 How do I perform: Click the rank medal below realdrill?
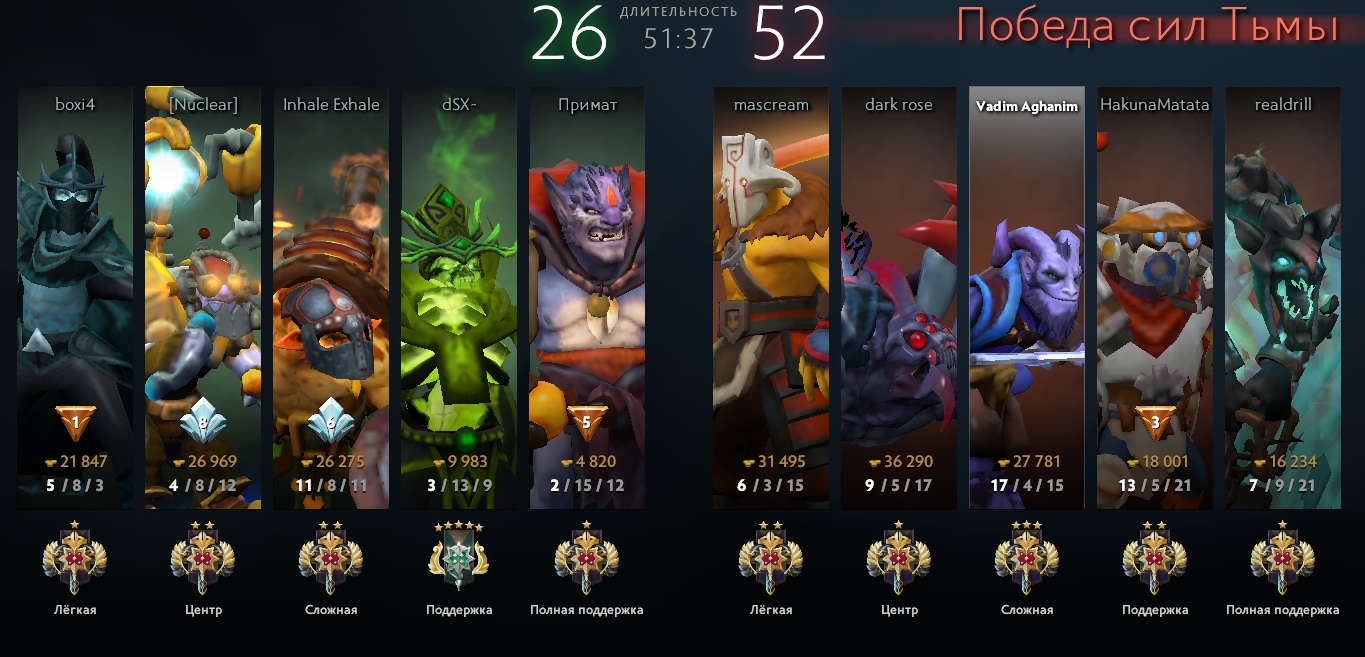[x=1283, y=557]
